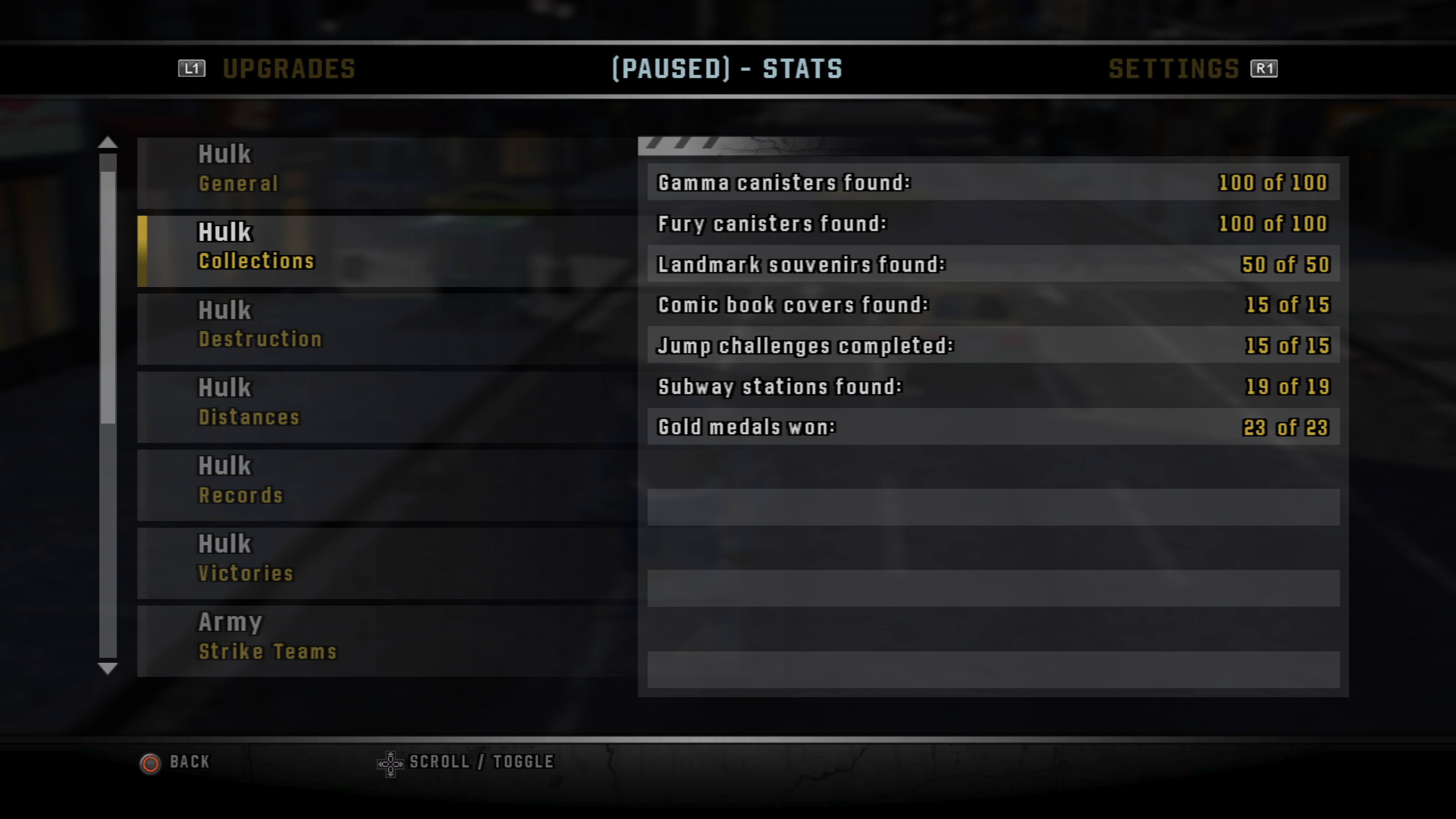
Task: Select the Gold medals won row
Action: [x=993, y=427]
